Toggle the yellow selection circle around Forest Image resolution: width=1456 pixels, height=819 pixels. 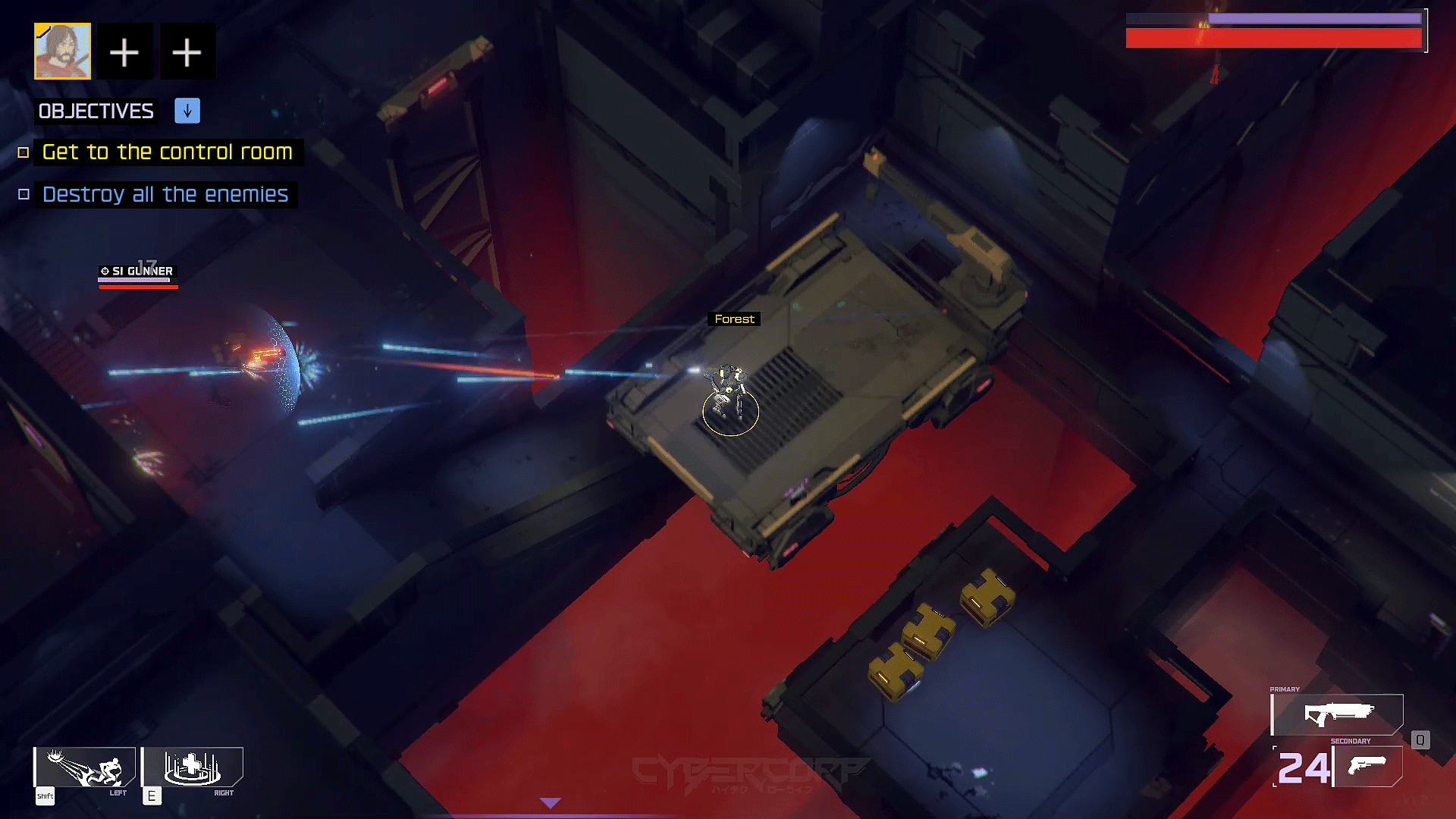pyautogui.click(x=731, y=412)
